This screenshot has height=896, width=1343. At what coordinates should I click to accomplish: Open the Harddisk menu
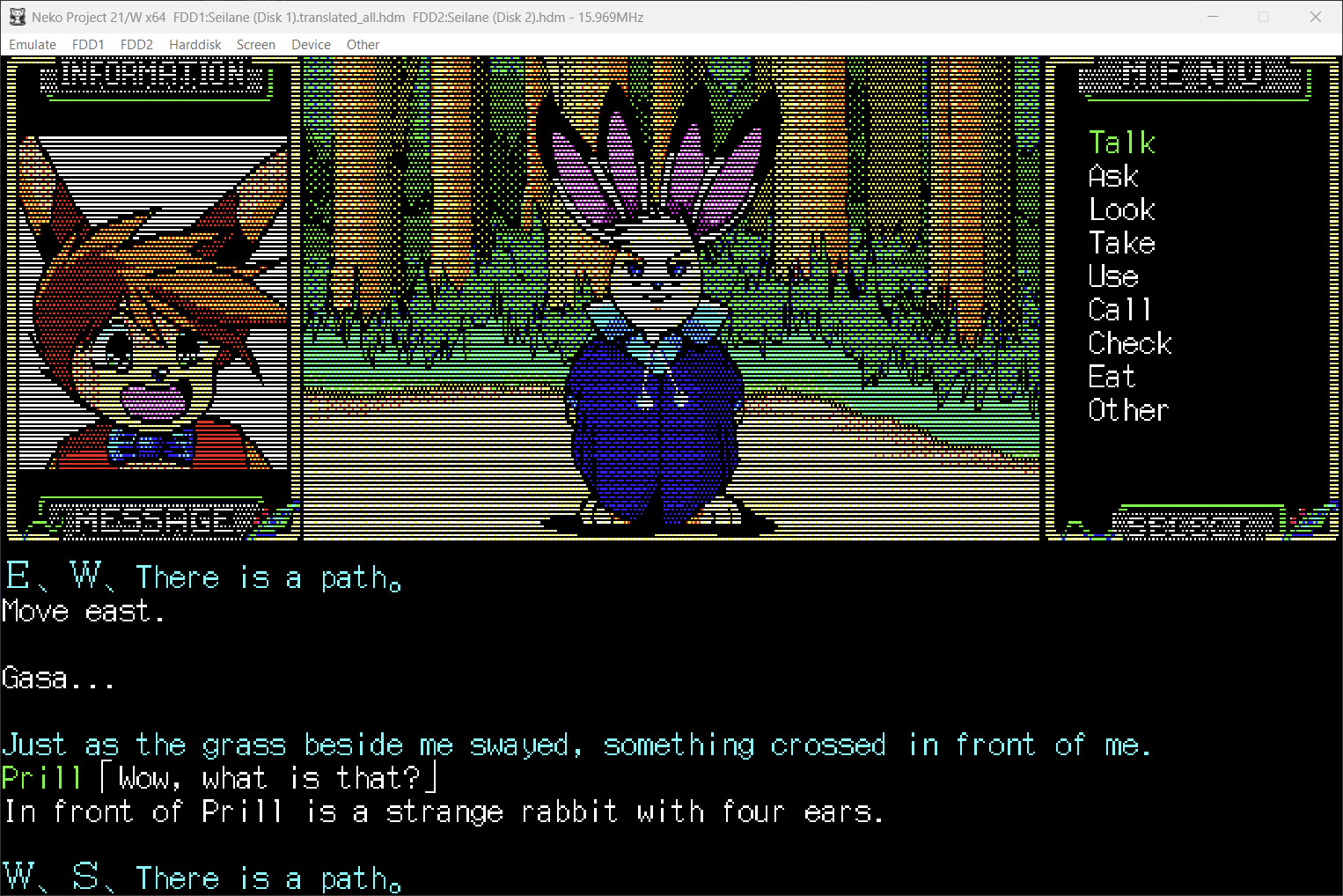coord(195,45)
